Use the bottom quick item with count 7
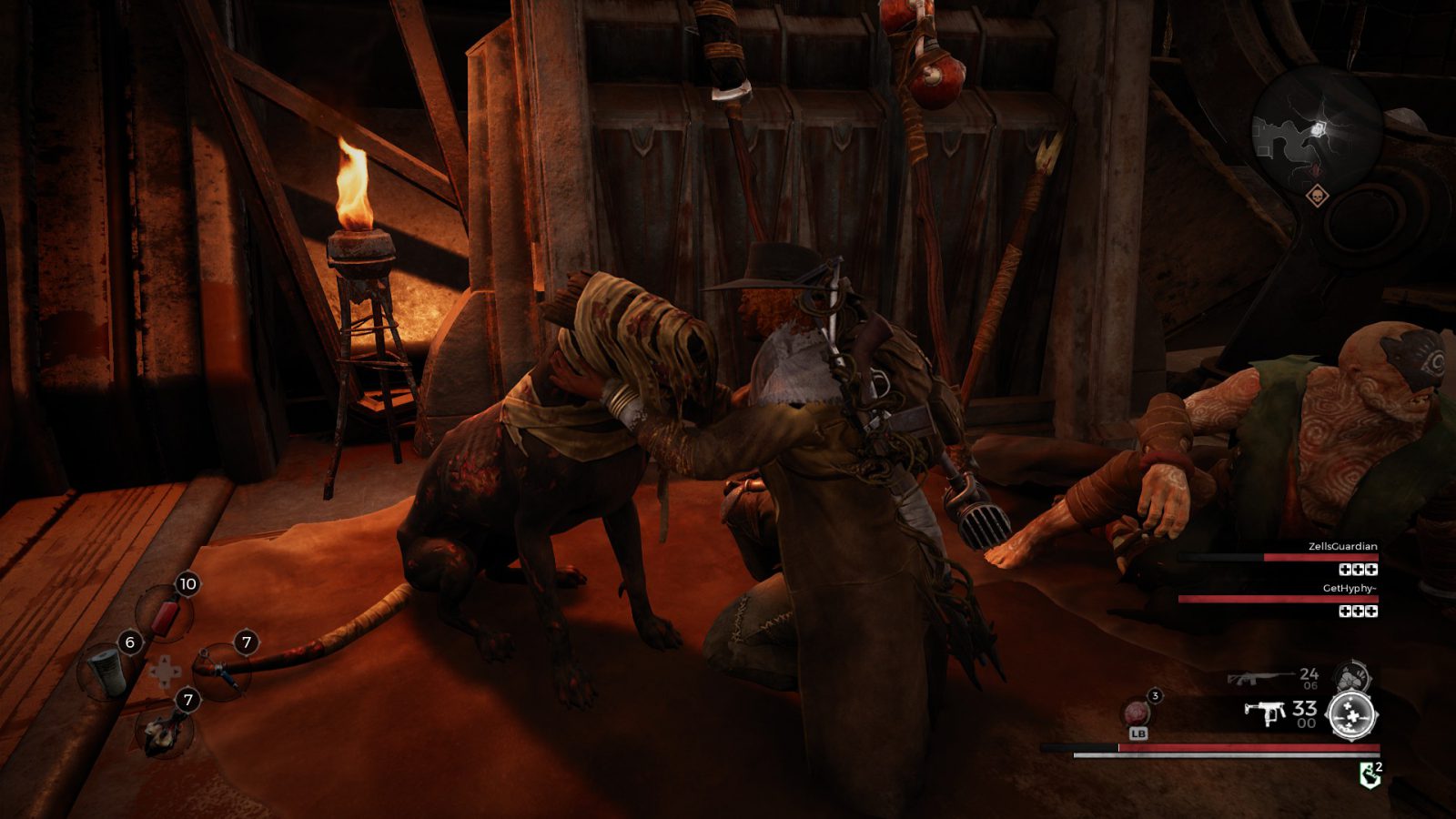1456x819 pixels. pos(164,728)
